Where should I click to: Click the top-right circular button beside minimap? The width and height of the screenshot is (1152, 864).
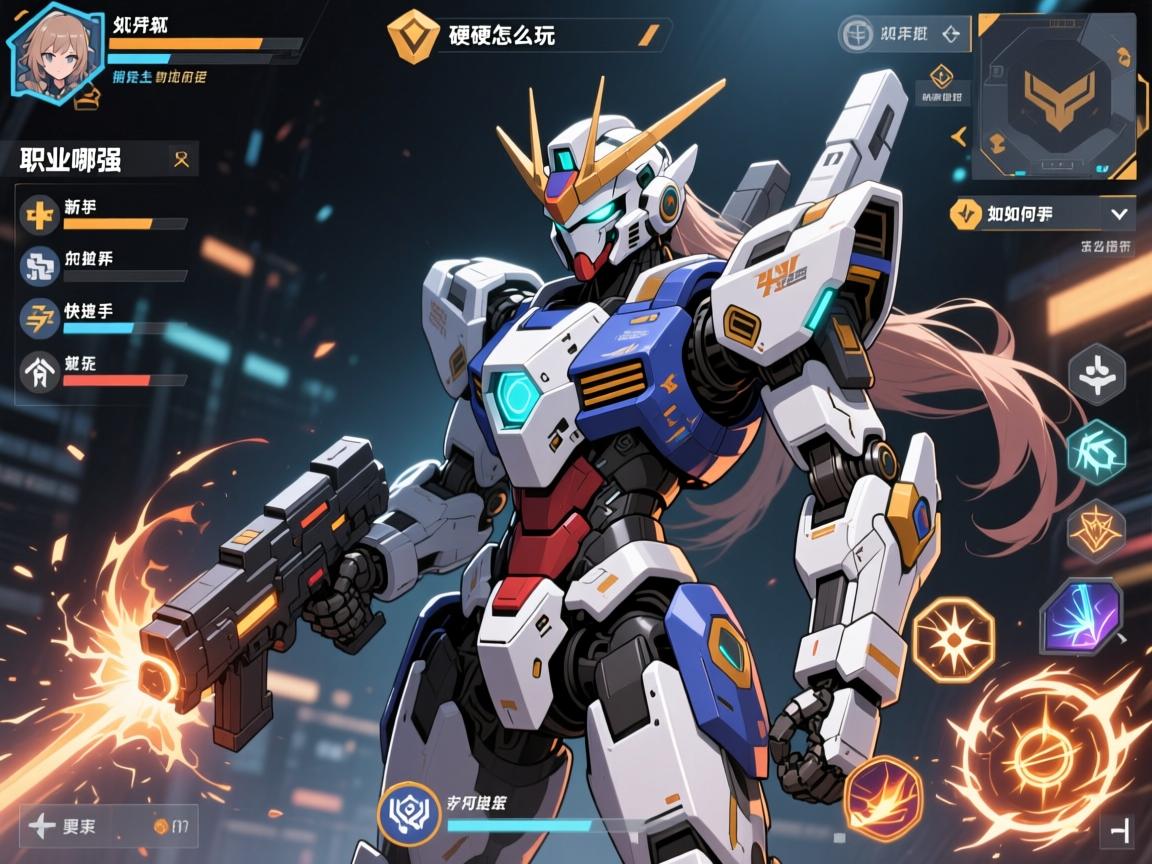click(857, 35)
